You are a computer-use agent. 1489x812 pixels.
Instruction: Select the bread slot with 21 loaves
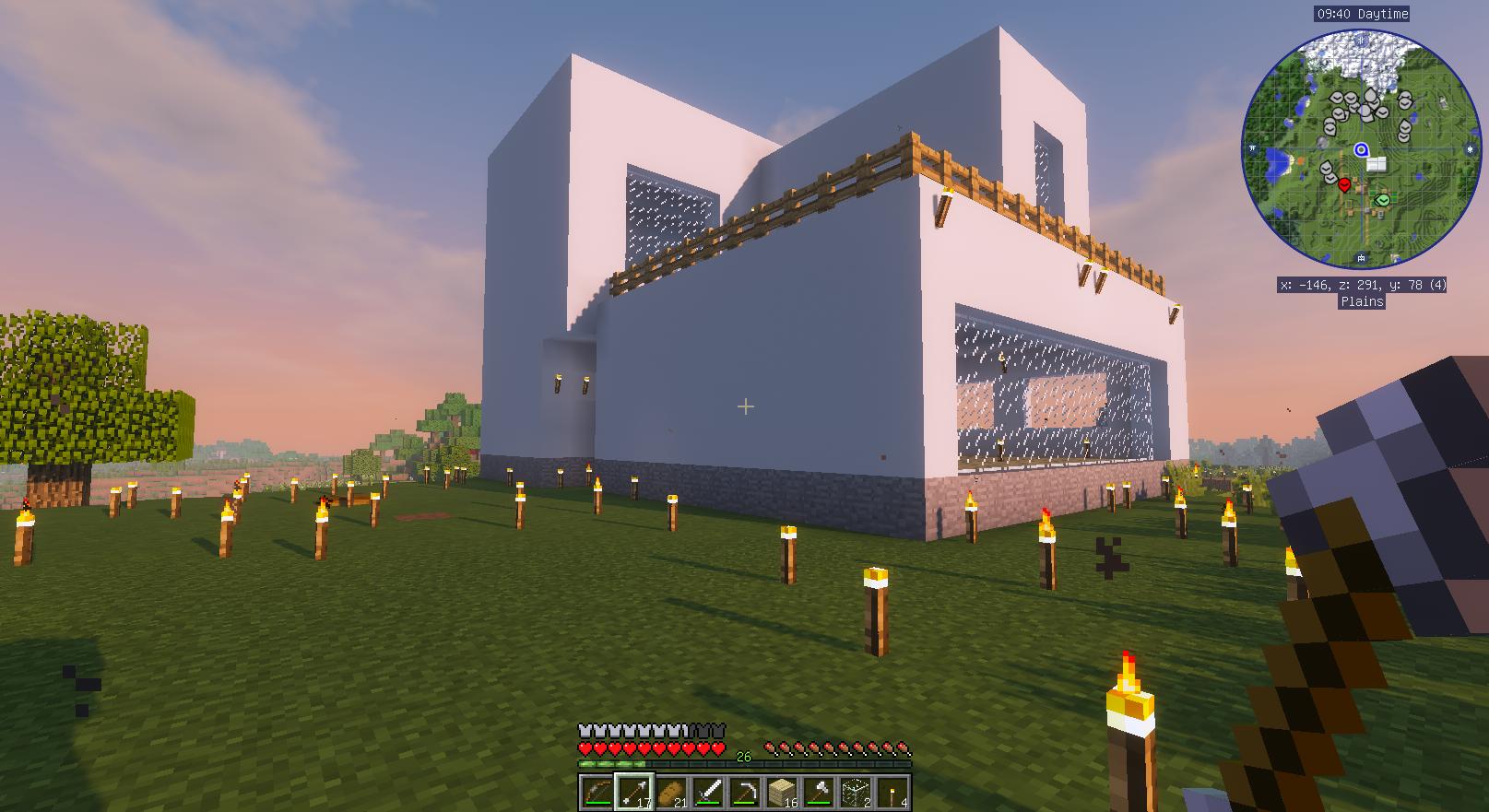click(x=671, y=792)
